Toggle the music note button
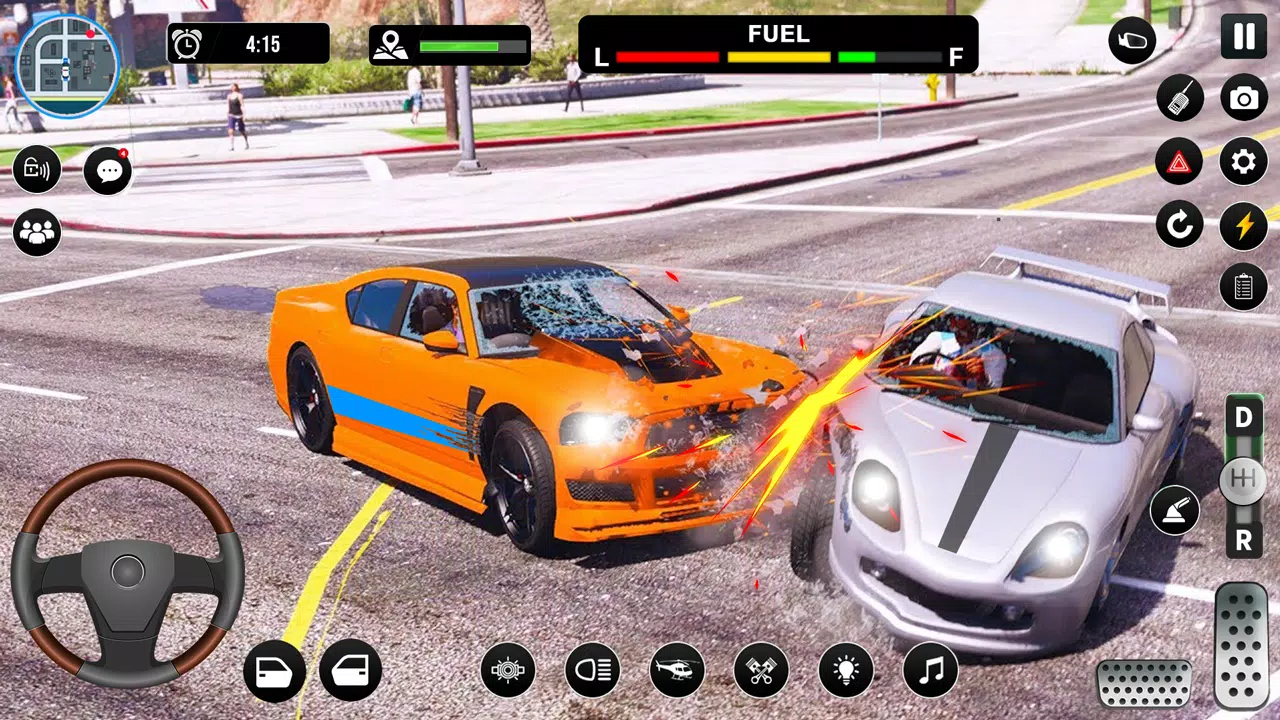The height and width of the screenshot is (720, 1280). click(930, 670)
